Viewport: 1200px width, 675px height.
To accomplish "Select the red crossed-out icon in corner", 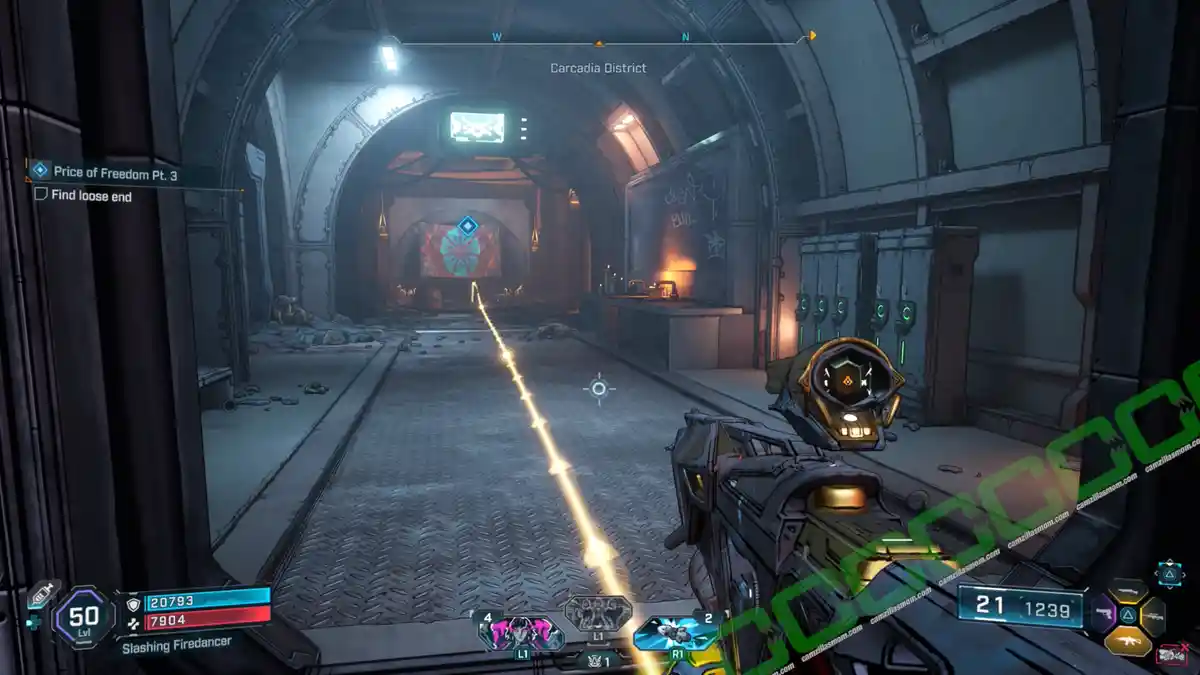I will coord(1171,656).
